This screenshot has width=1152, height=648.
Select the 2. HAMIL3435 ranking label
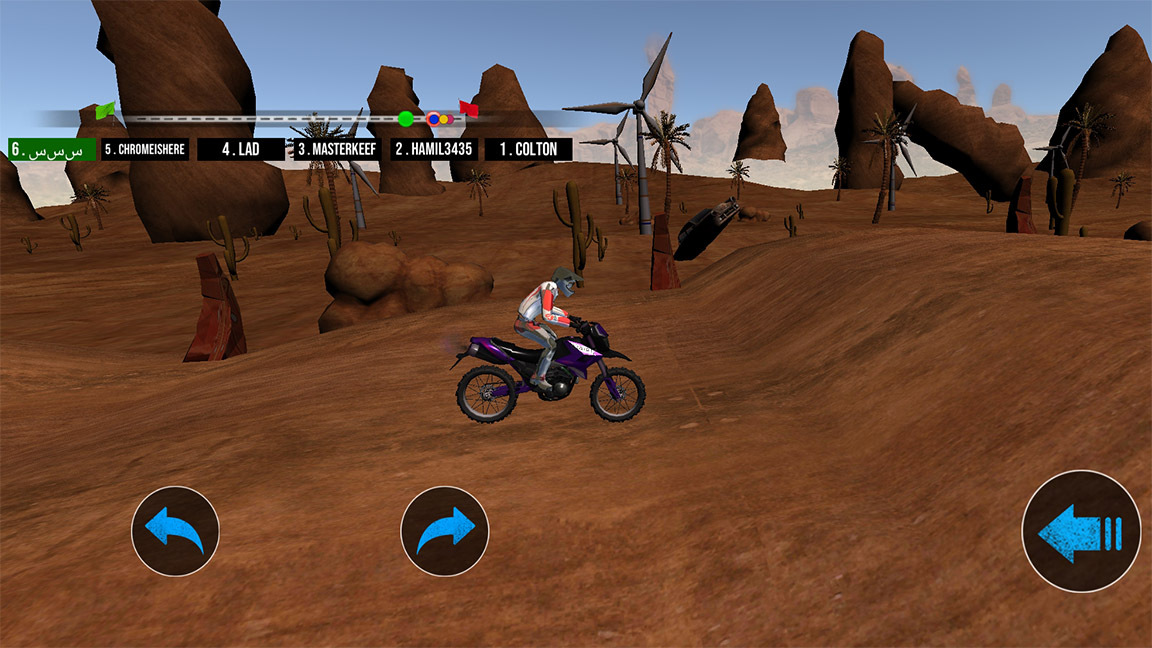[435, 149]
